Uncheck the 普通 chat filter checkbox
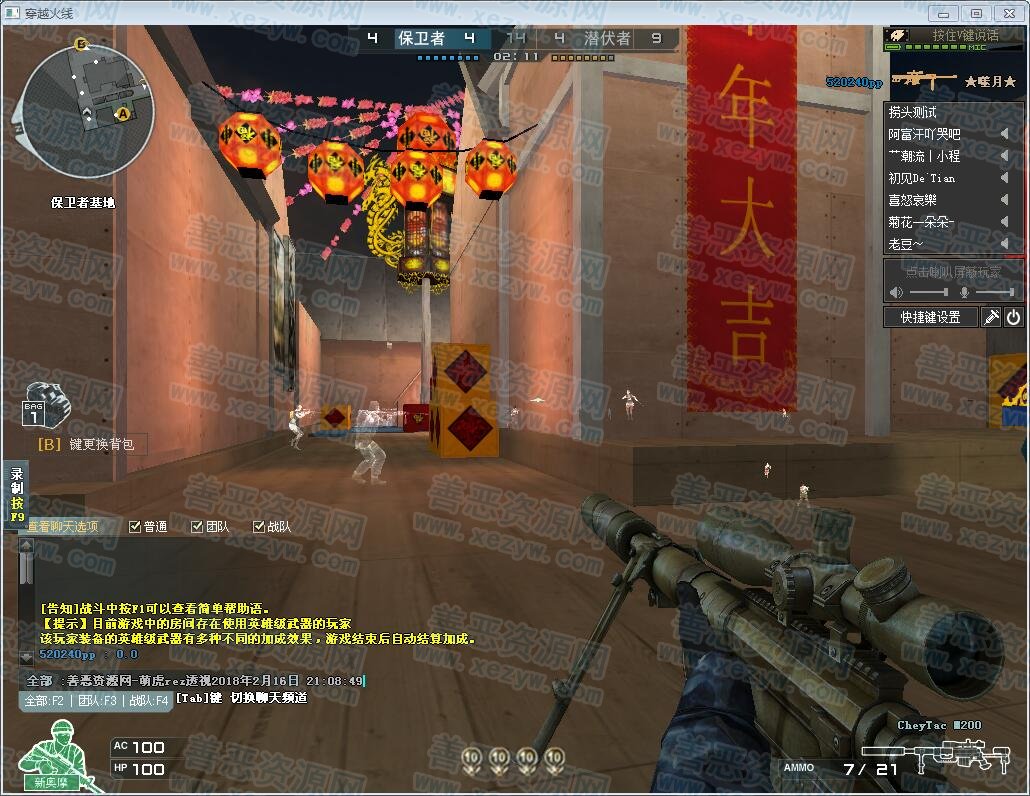1030x796 pixels. point(135,527)
